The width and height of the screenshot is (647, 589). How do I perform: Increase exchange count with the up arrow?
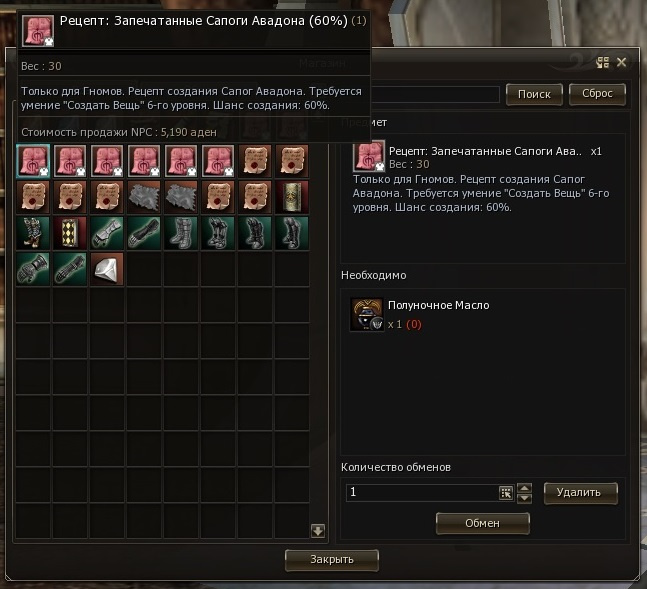click(x=524, y=487)
